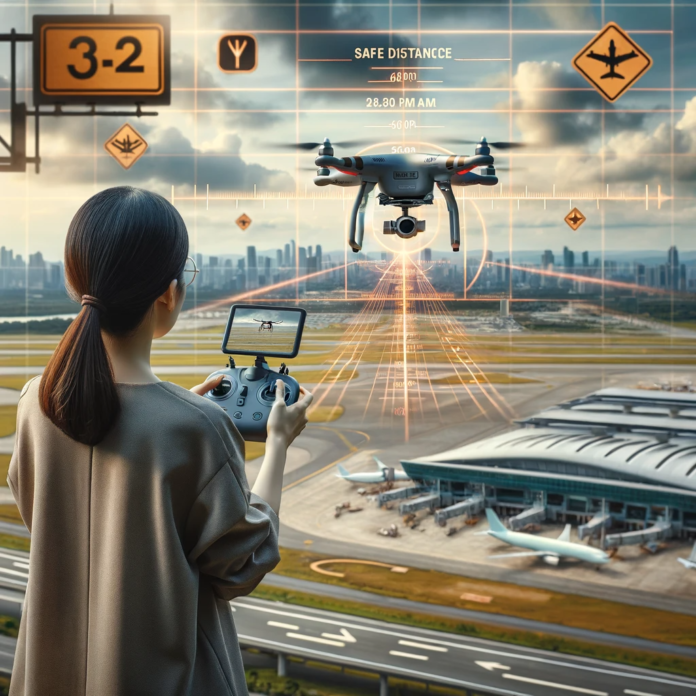Open the drone warning diamond marker

click(126, 145)
